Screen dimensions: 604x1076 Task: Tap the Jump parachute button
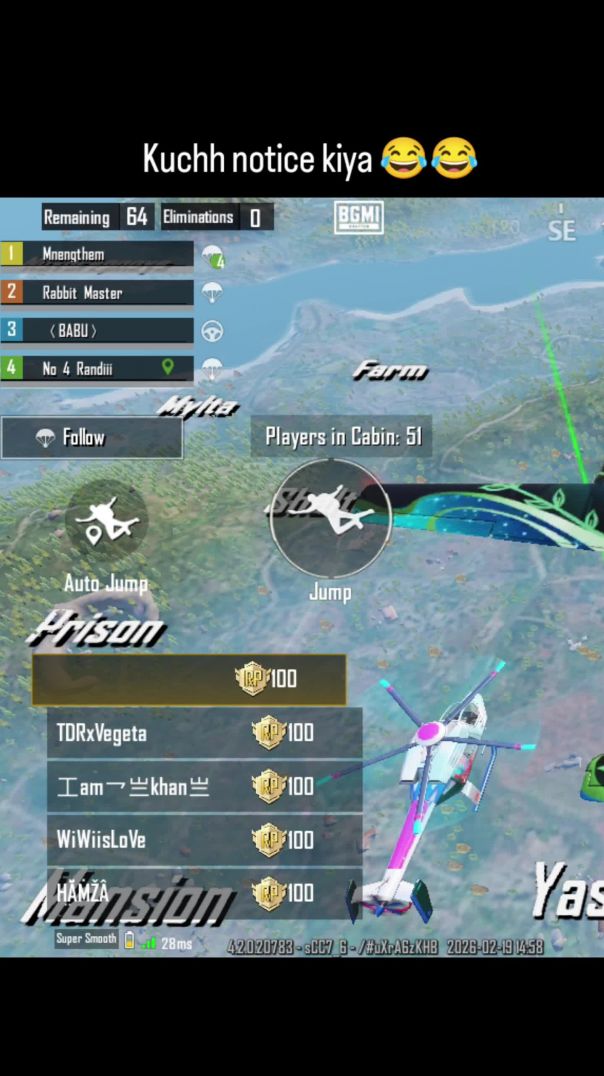pyautogui.click(x=330, y=519)
